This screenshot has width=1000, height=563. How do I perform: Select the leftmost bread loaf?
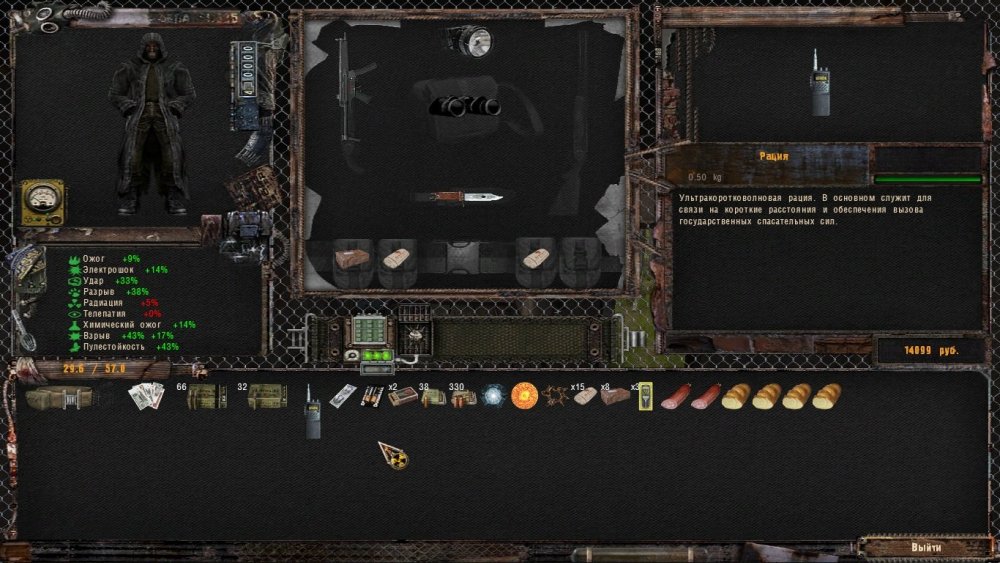(x=736, y=397)
